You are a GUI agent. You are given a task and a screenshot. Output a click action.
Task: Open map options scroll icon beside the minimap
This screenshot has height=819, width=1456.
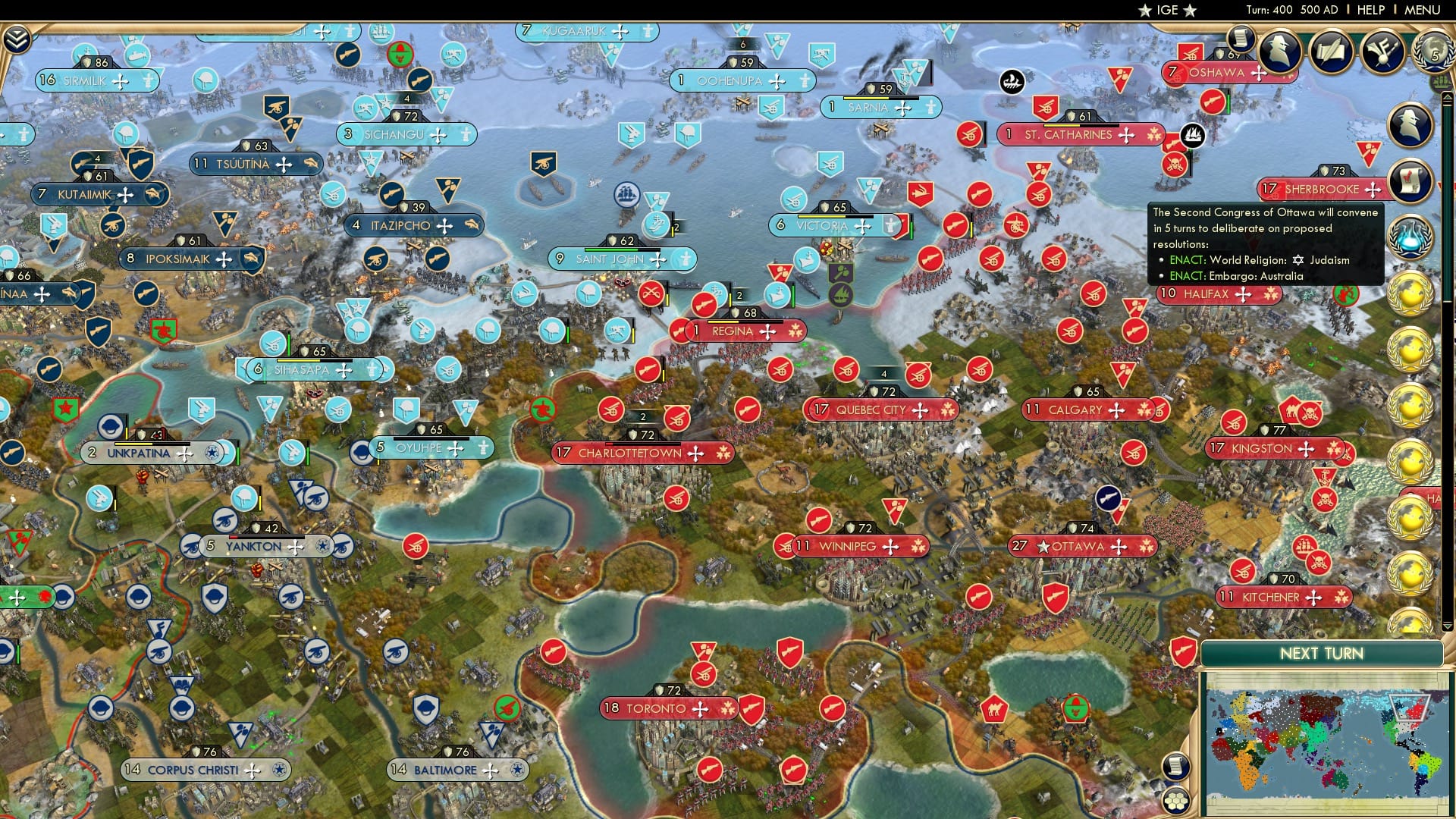[1178, 767]
